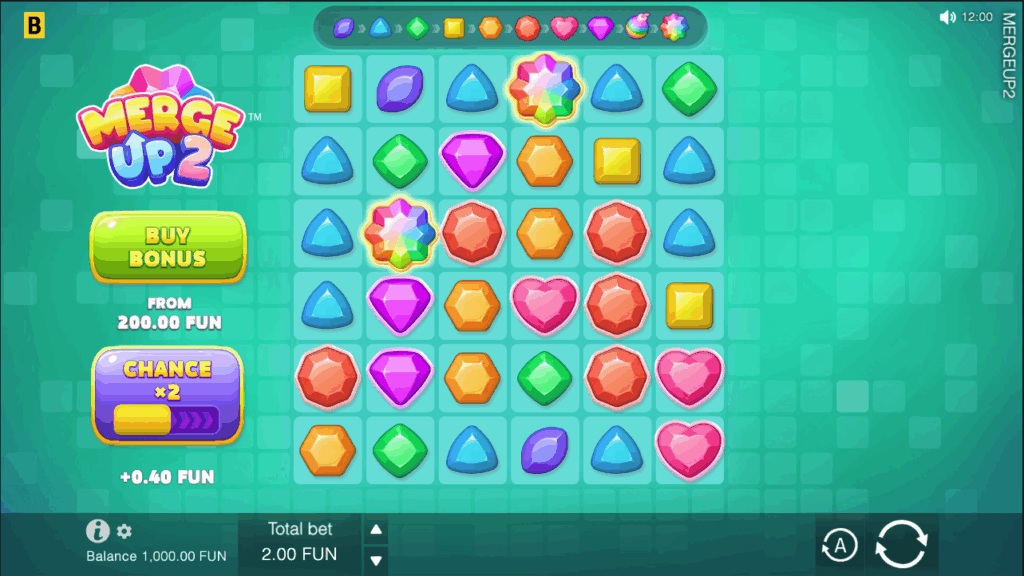Spin the reels with the spin button
This screenshot has height=576, width=1024.
tap(901, 545)
